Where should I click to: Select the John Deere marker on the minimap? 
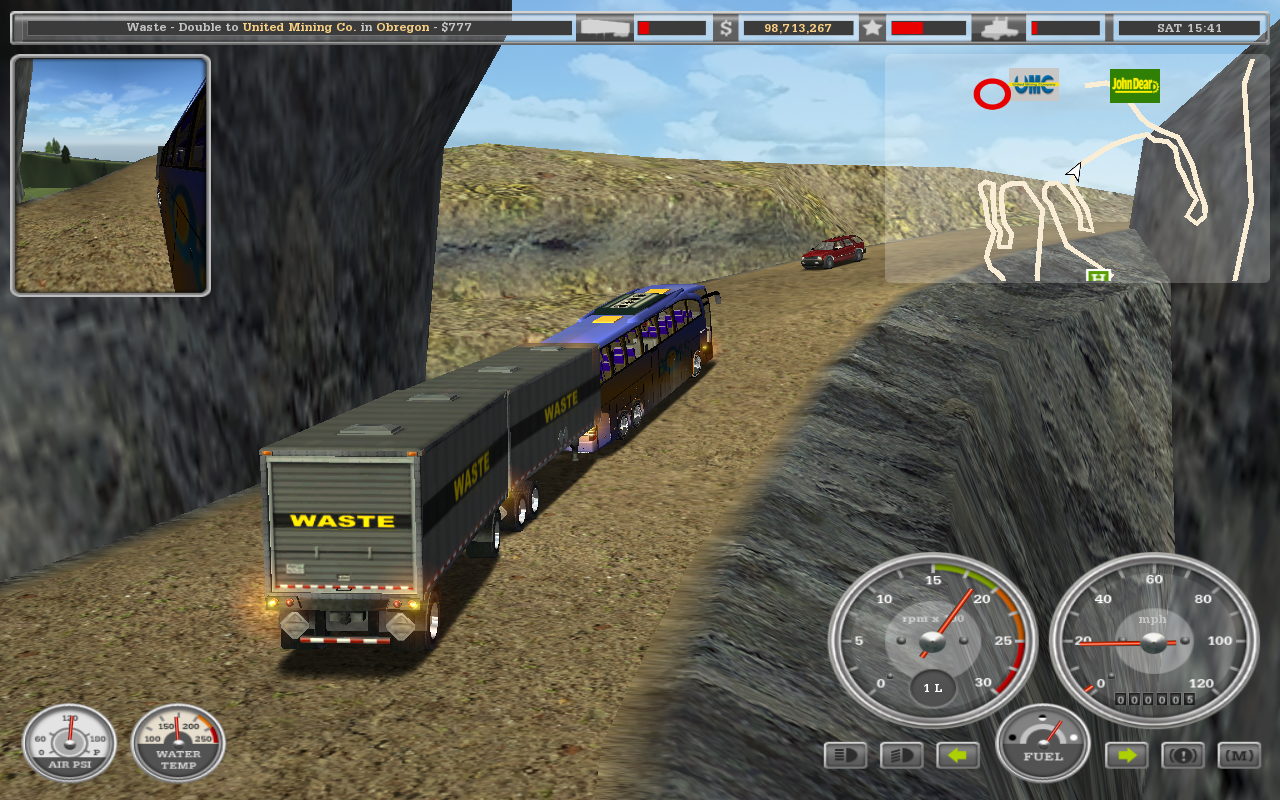pyautogui.click(x=1134, y=86)
